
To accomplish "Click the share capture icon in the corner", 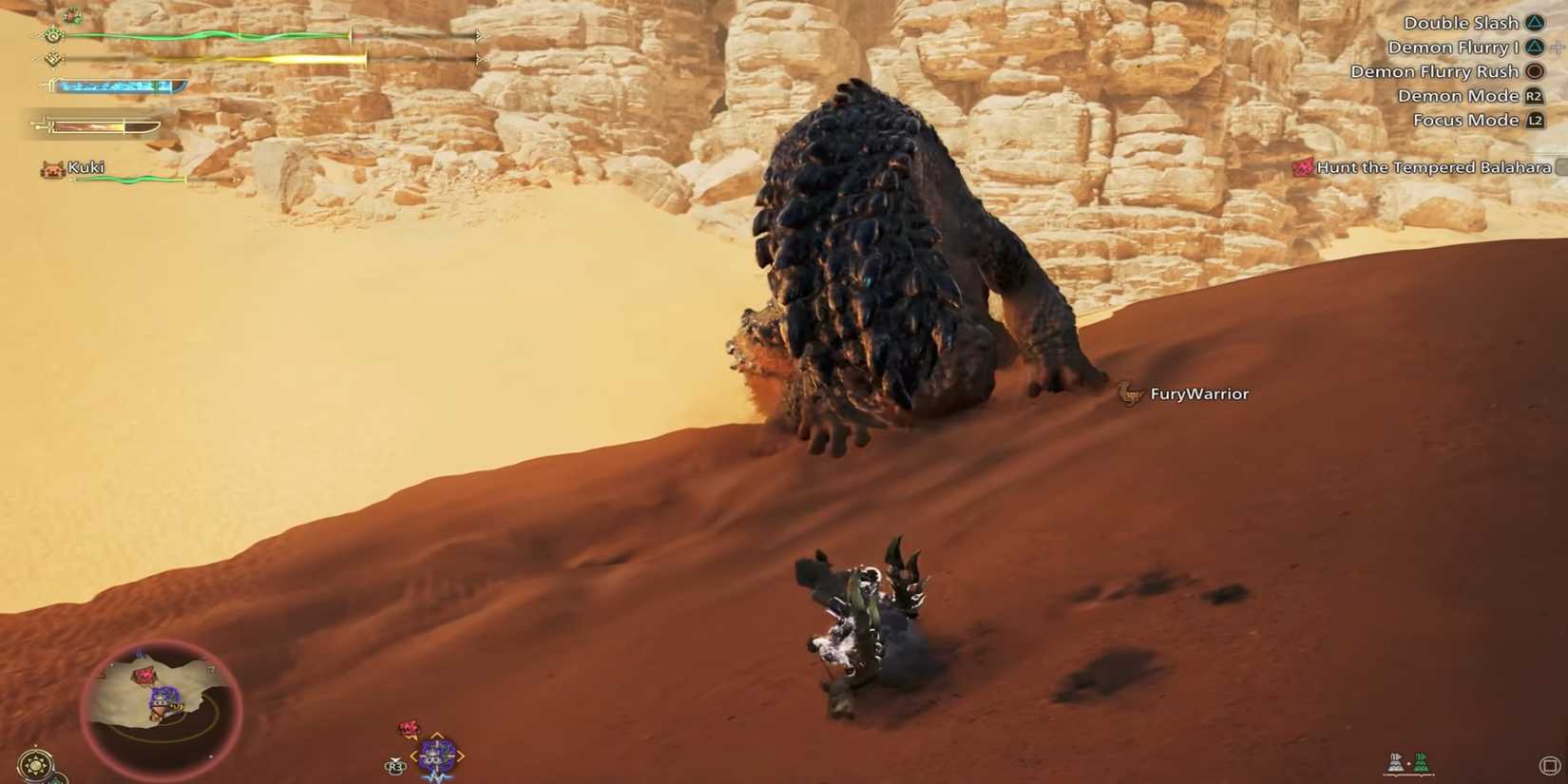I will [1552, 763].
